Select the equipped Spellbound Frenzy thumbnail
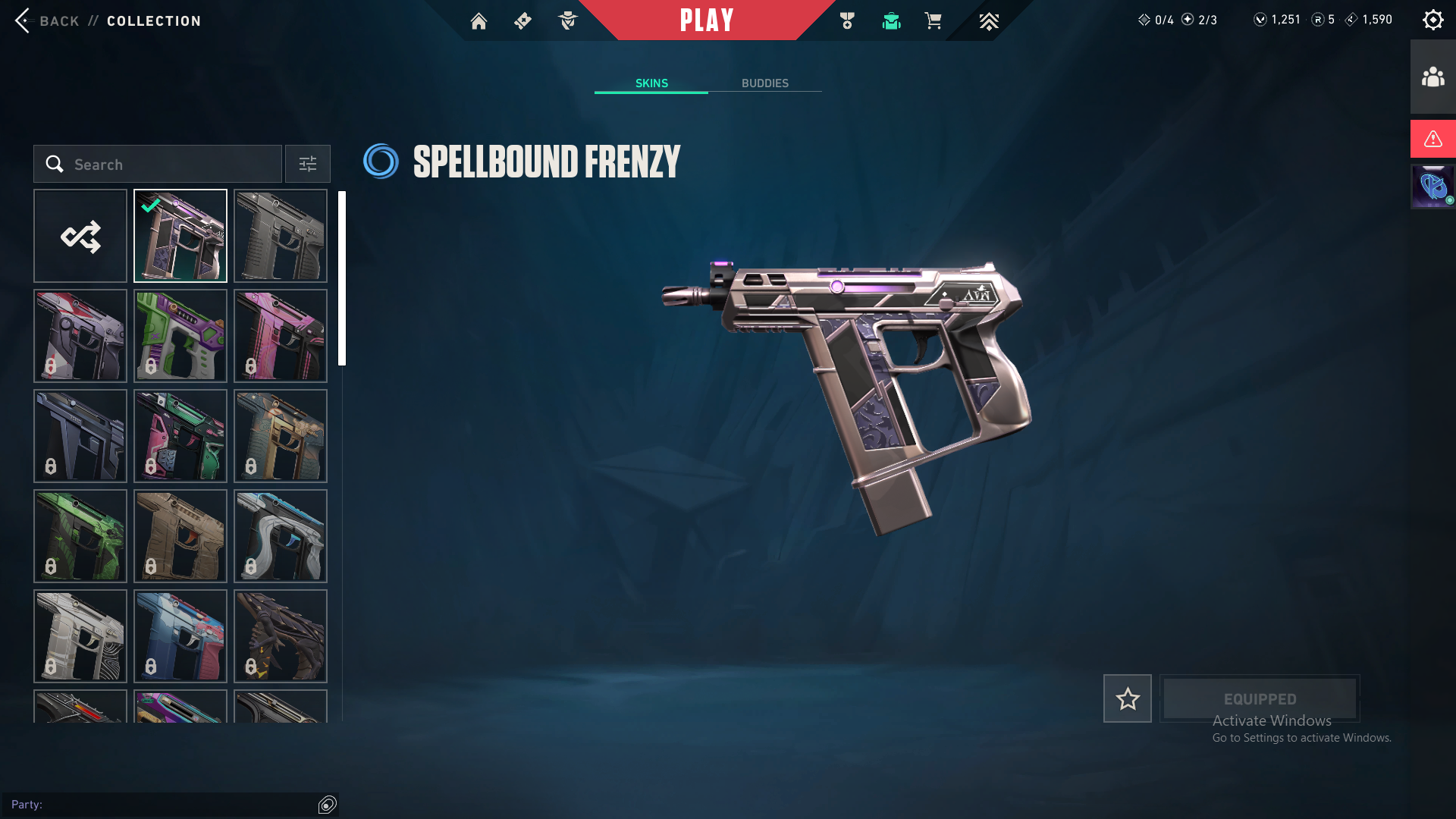Image resolution: width=1456 pixels, height=819 pixels. [180, 236]
